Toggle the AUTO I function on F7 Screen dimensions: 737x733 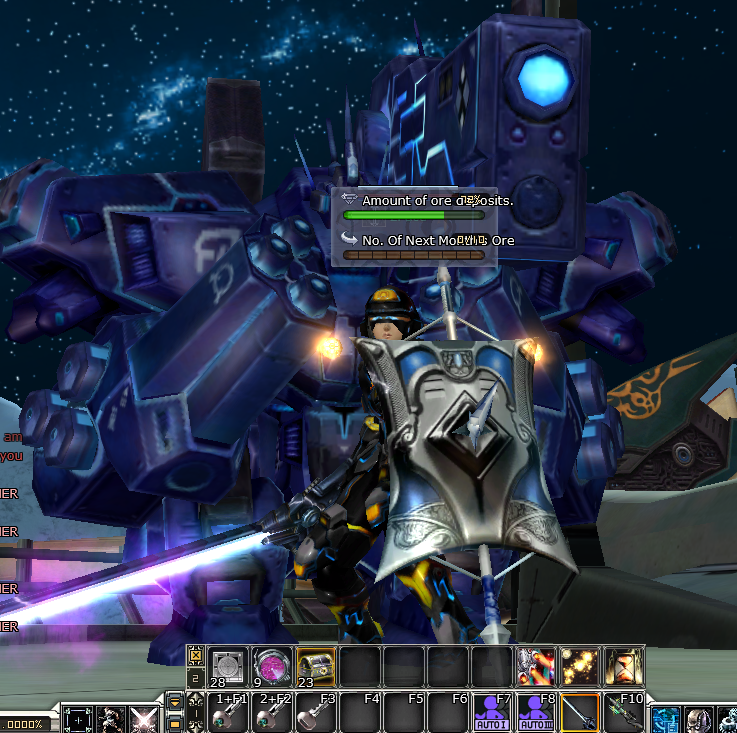pos(492,712)
